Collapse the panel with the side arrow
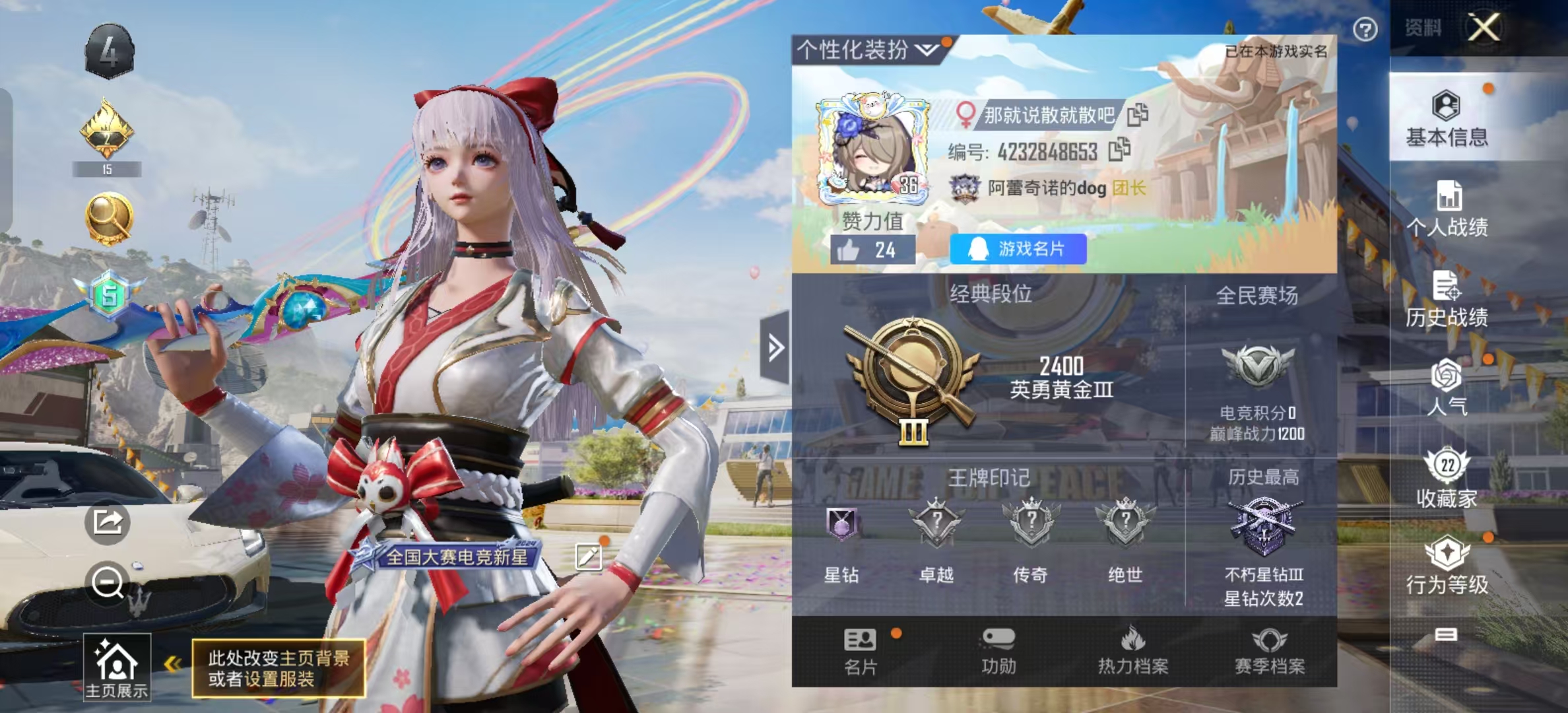 pyautogui.click(x=775, y=347)
